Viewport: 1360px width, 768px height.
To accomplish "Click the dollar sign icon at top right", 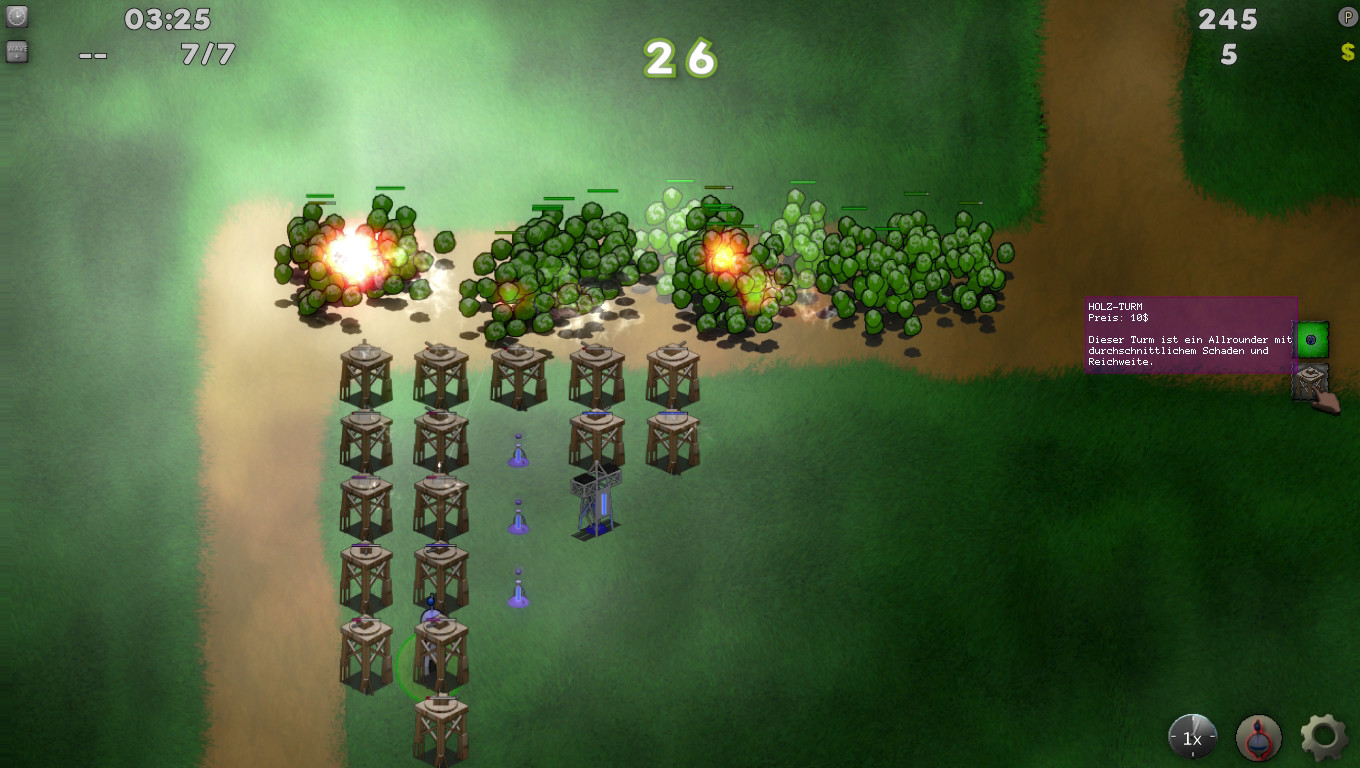I will point(1346,51).
